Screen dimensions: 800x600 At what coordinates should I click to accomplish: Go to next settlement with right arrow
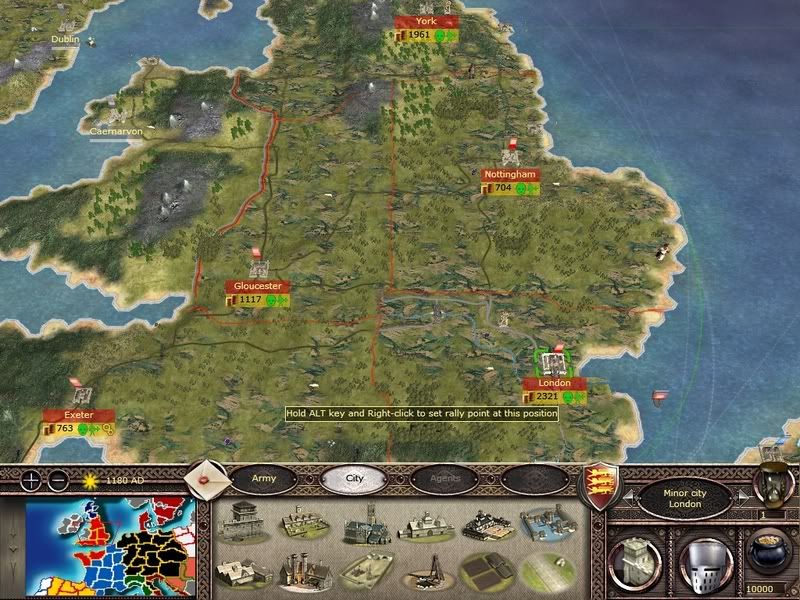click(742, 497)
